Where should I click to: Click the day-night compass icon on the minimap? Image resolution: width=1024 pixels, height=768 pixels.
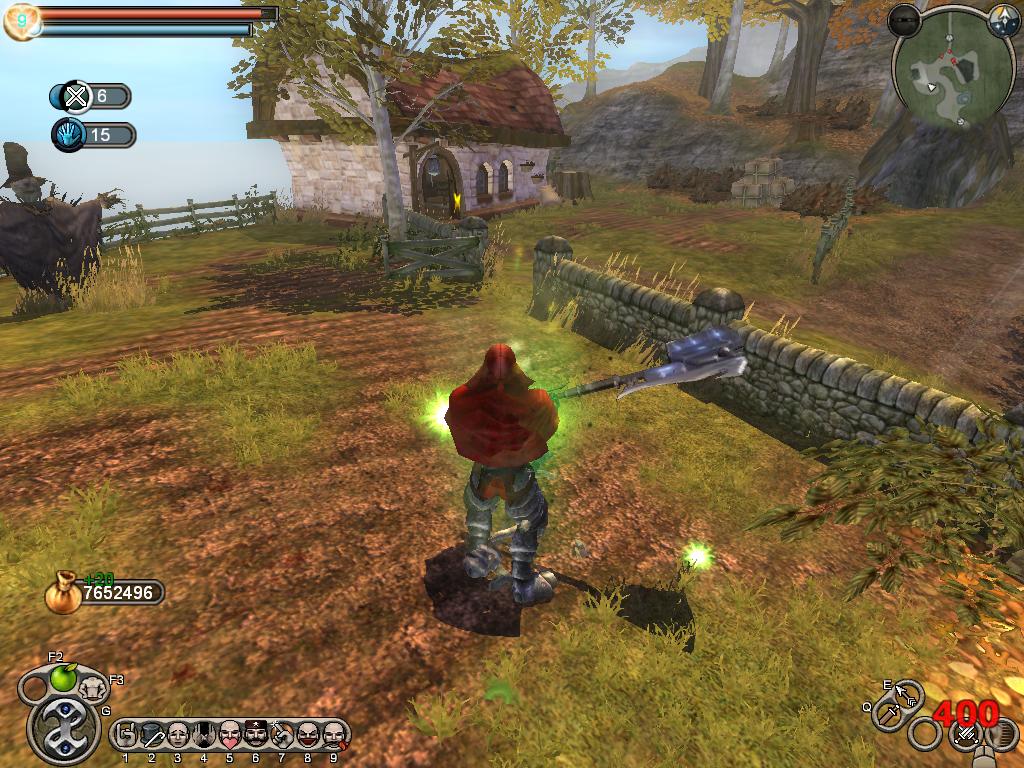1004,22
